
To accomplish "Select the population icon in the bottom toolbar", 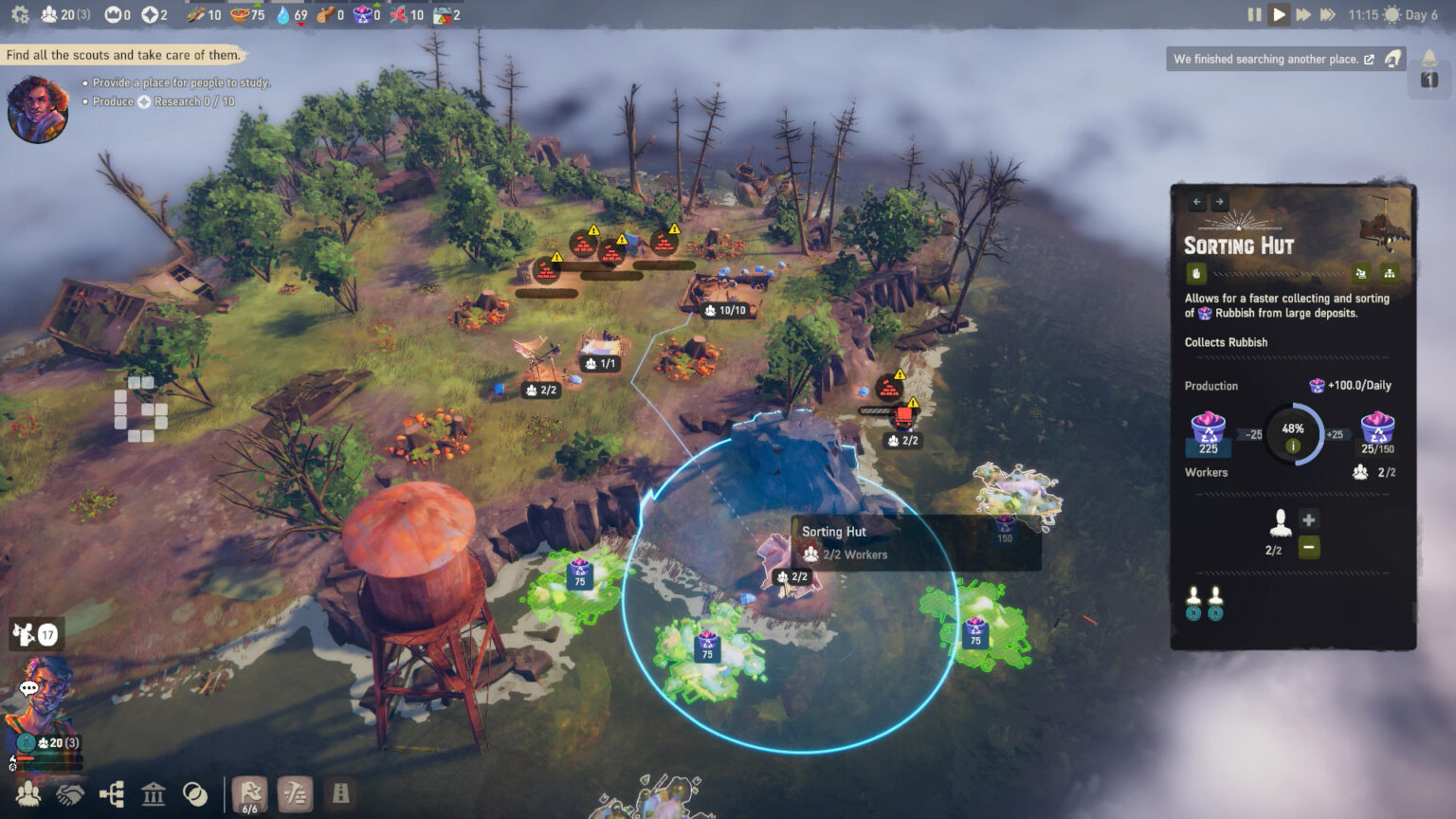I will click(28, 794).
